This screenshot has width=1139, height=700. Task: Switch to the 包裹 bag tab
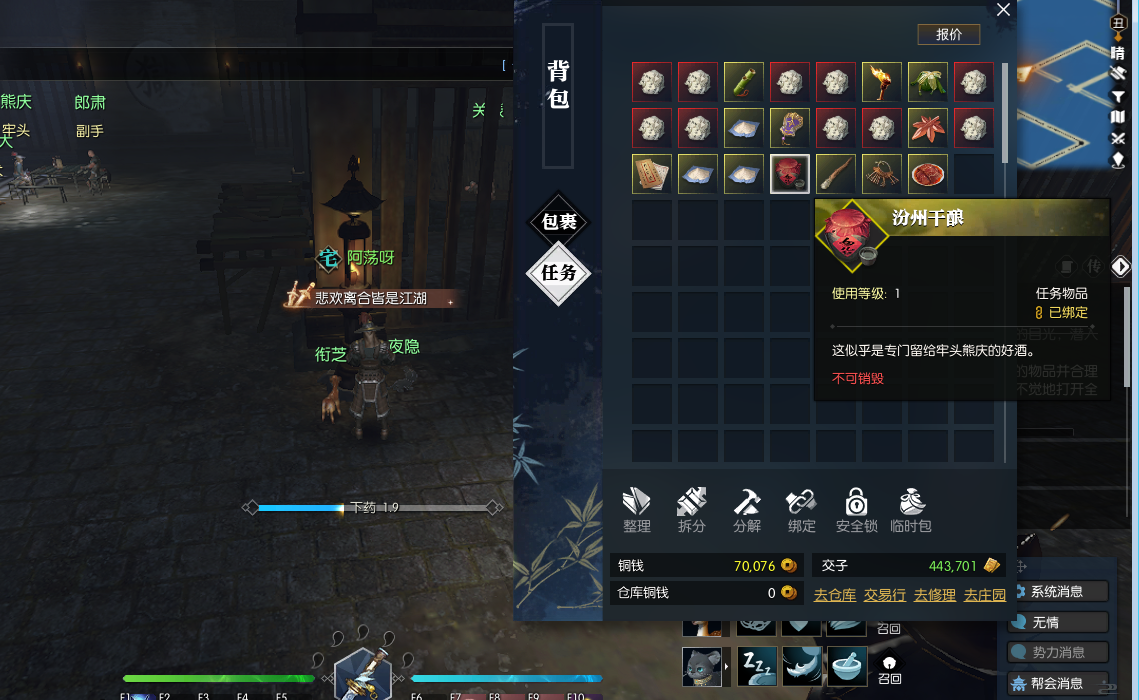559,222
